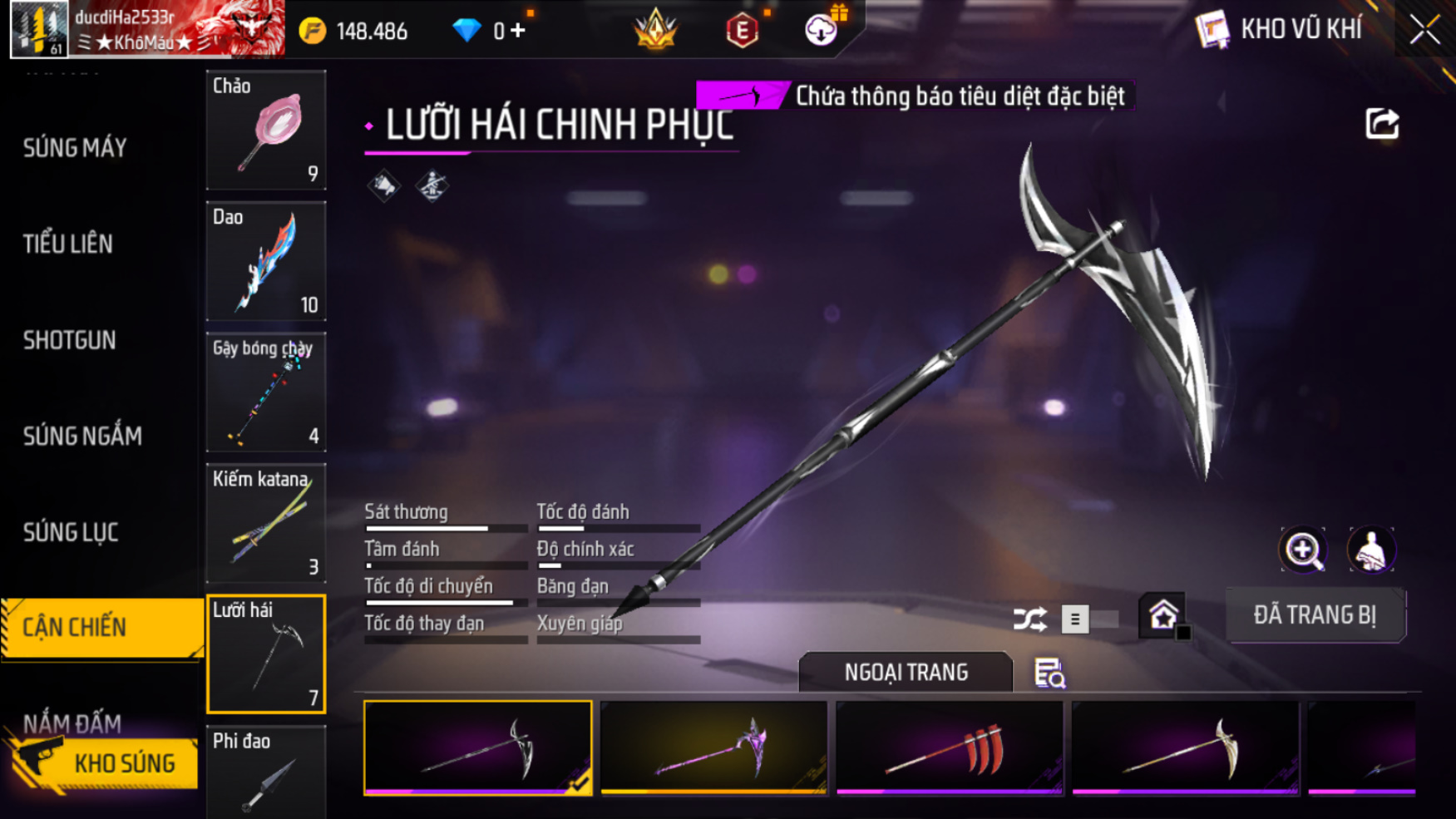Open the KHO SÚNG button
This screenshot has width=1456, height=819.
pyautogui.click(x=104, y=763)
